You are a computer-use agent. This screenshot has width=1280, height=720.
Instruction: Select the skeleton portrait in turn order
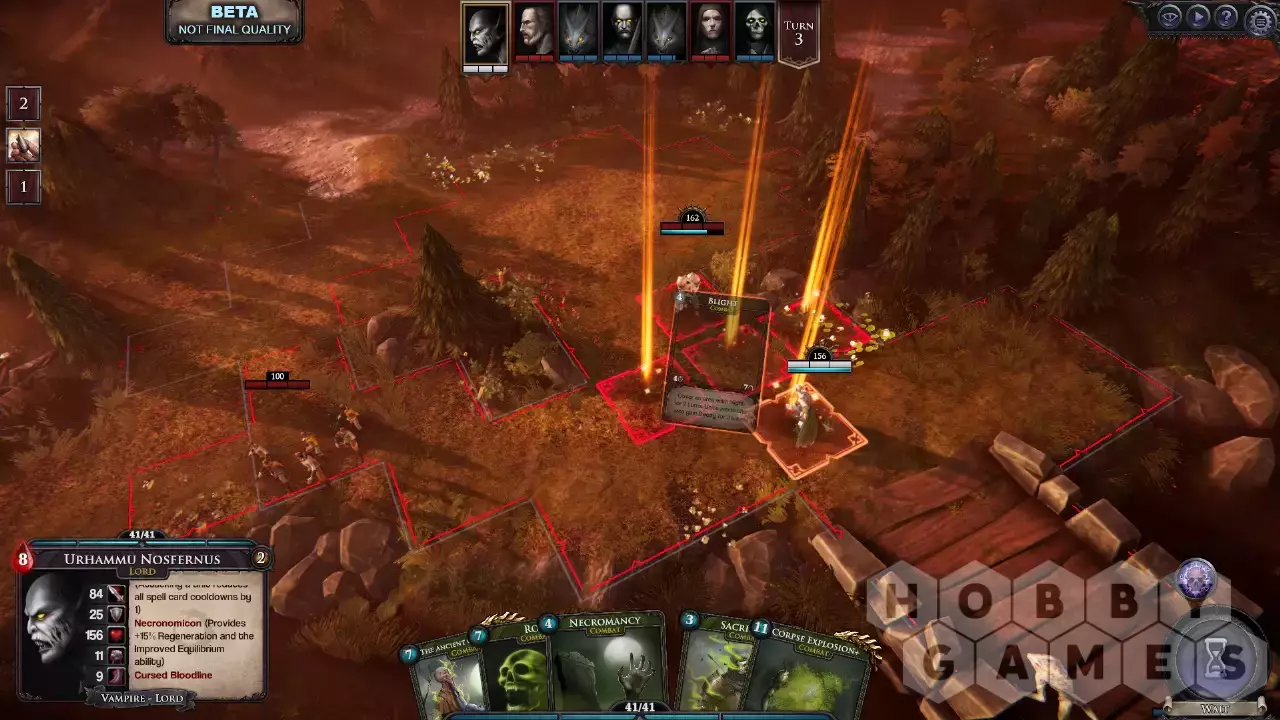pyautogui.click(x=754, y=31)
